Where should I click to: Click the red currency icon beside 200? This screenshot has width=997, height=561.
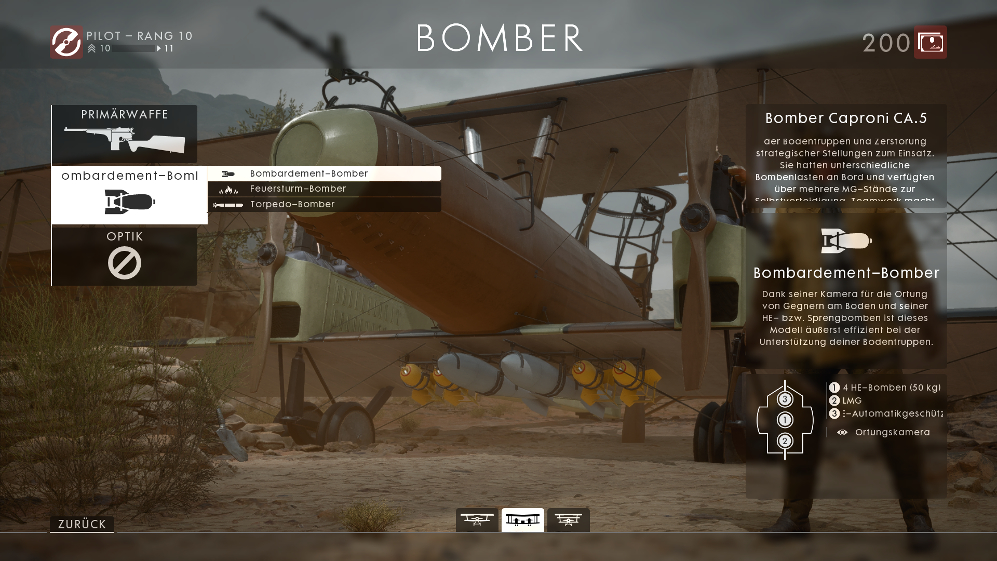click(x=931, y=42)
